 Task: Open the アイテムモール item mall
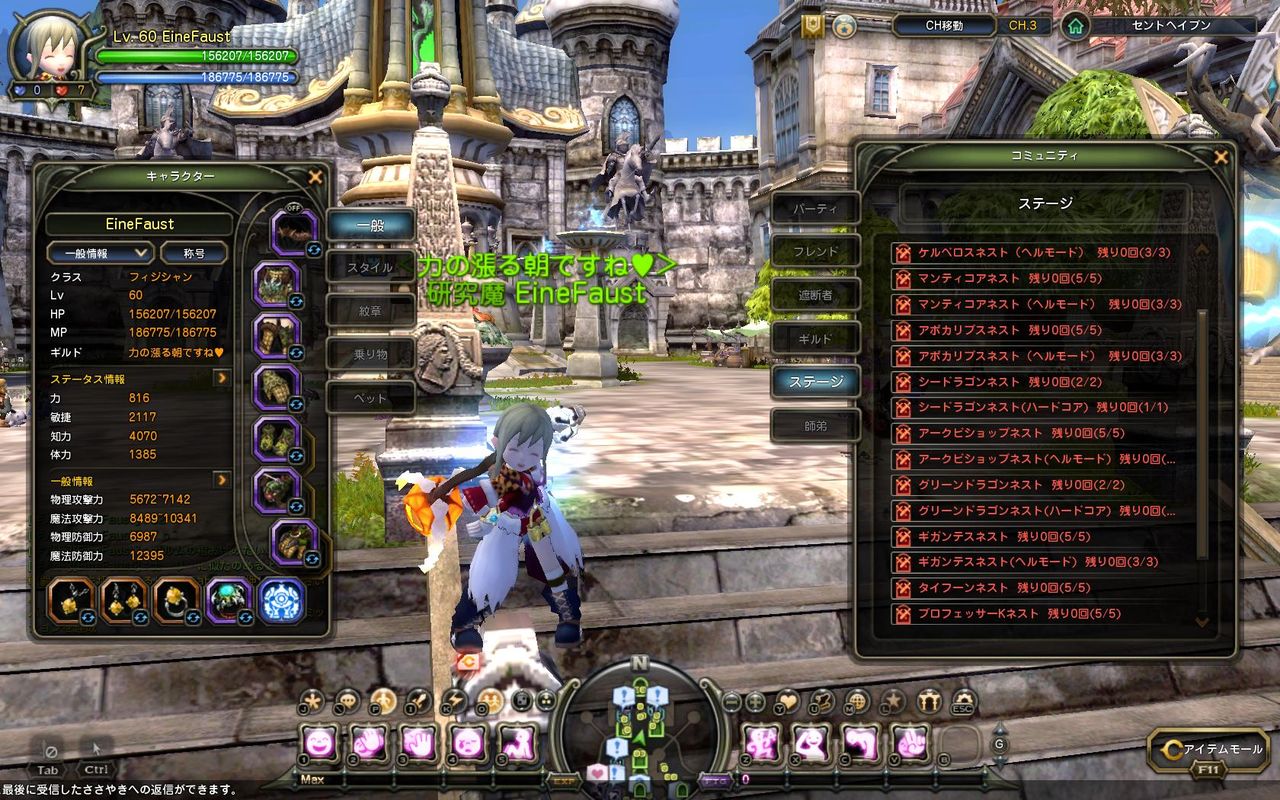(x=1212, y=749)
